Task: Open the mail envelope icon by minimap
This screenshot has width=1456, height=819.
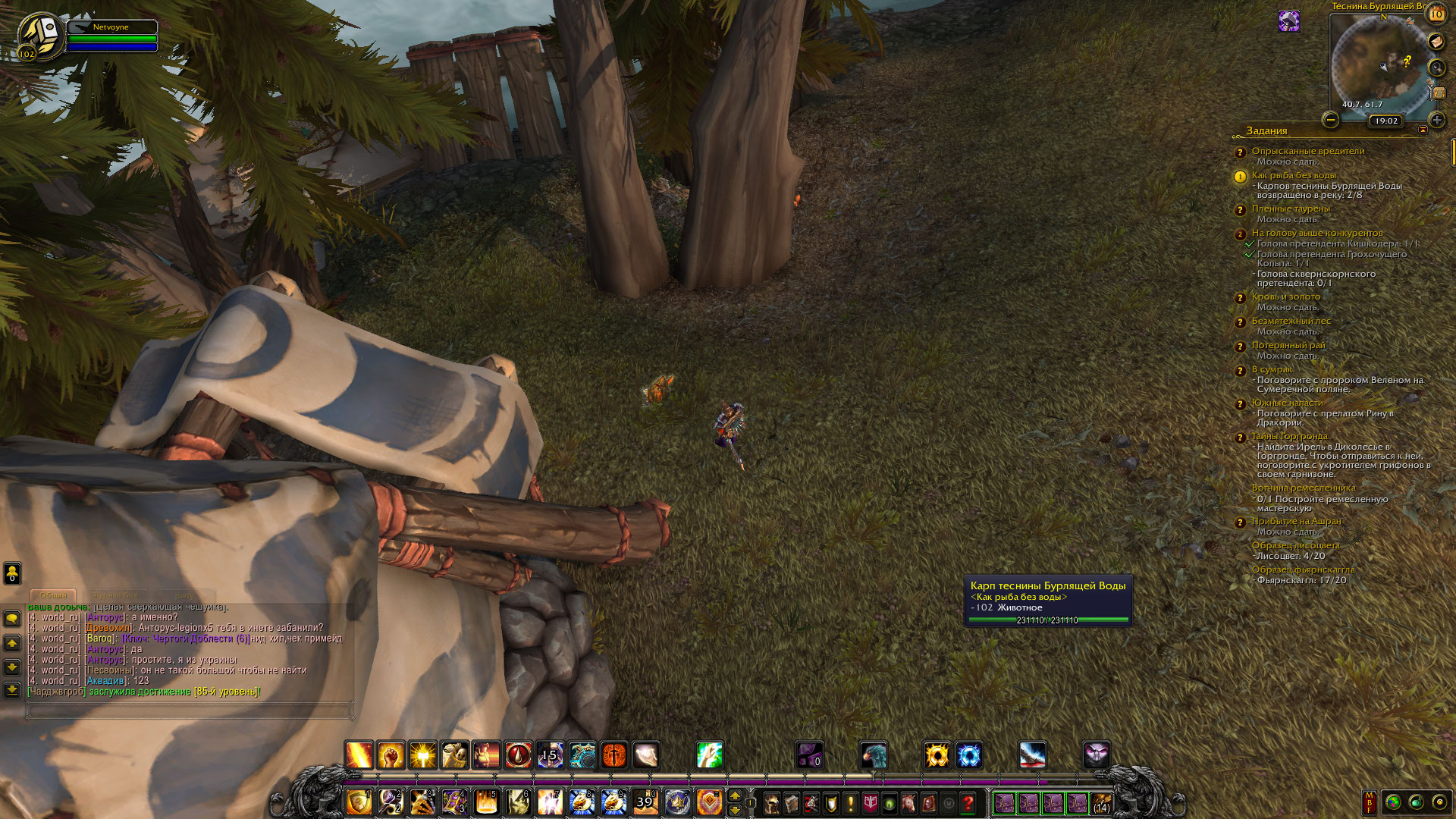Action: [x=1436, y=42]
